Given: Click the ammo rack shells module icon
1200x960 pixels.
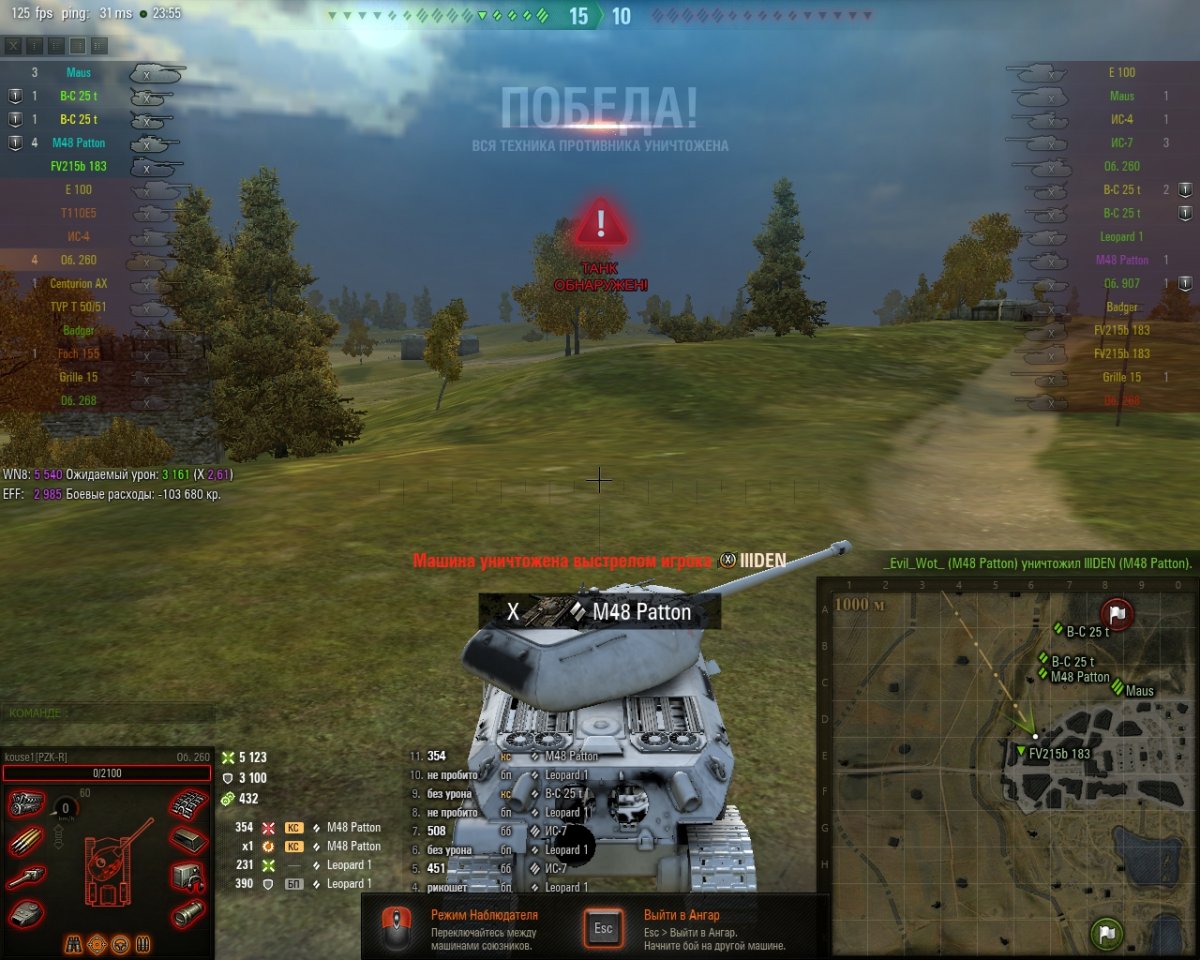Looking at the screenshot, I should click(x=26, y=841).
